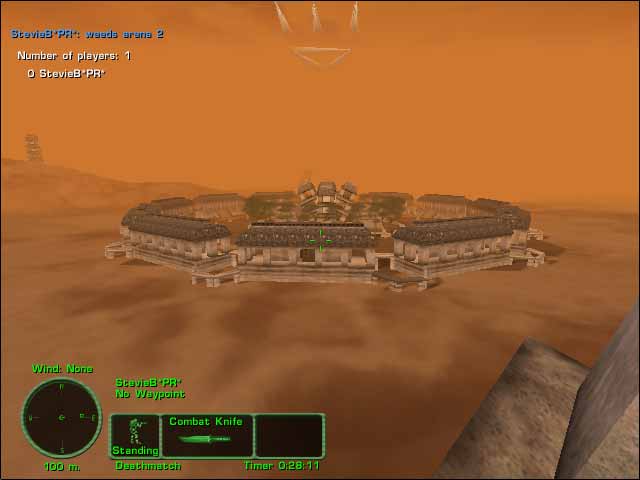The image size is (640, 480).
Task: Click the Standing soldier stance icon
Action: click(x=135, y=436)
